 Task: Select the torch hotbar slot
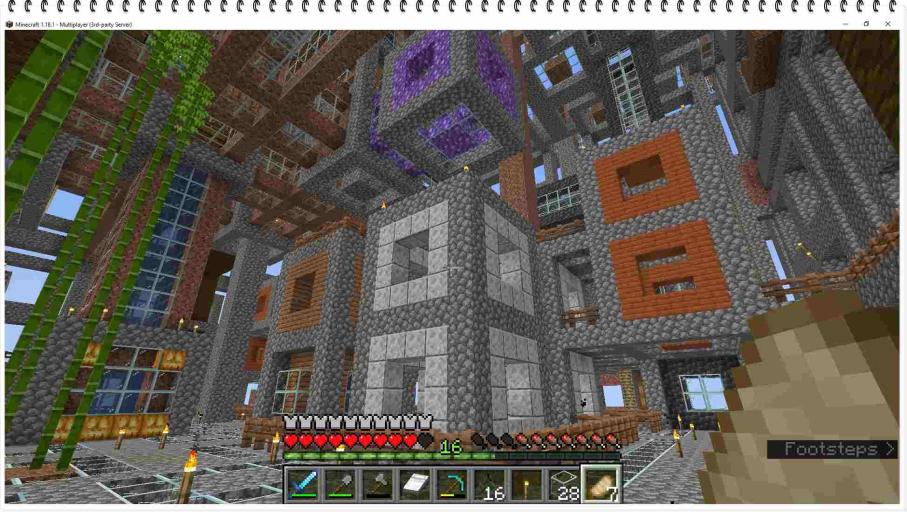click(x=526, y=484)
